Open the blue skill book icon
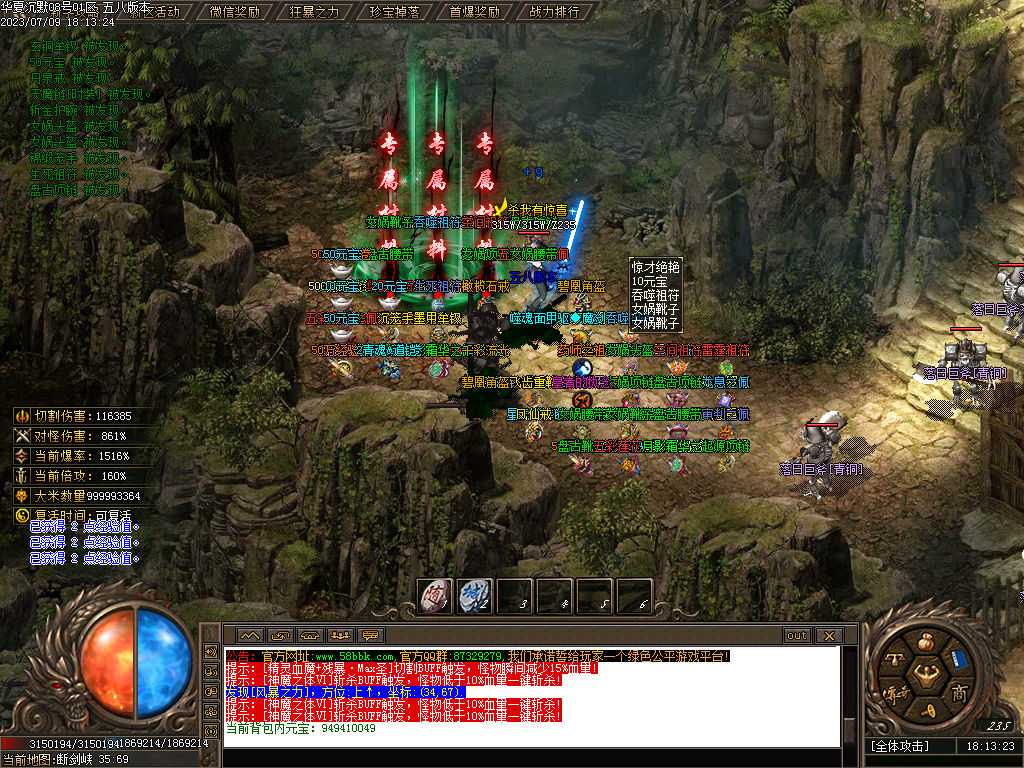Screen dimensions: 1024x768 click(958, 659)
